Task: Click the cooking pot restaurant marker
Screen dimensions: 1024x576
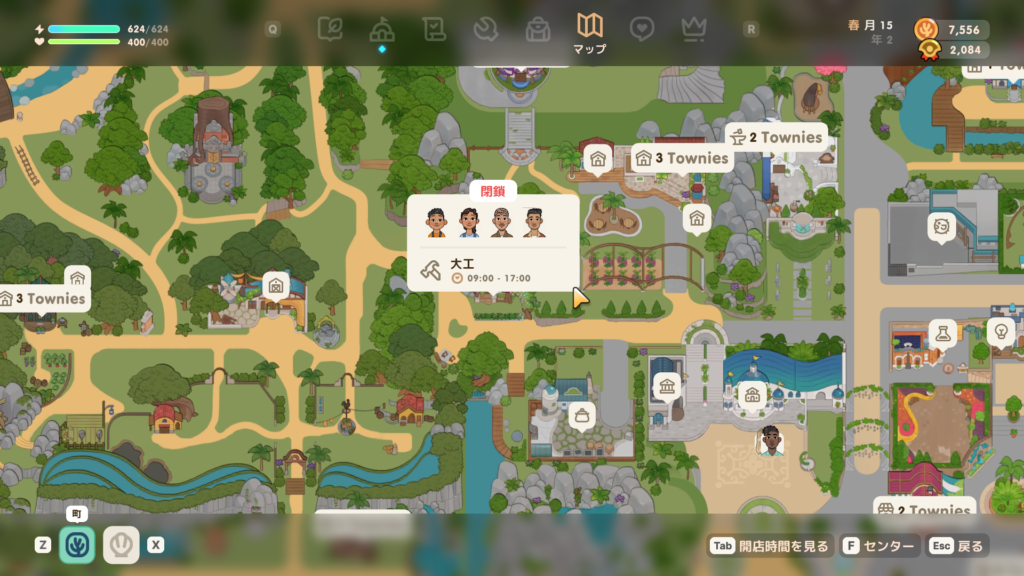Action: tap(581, 415)
